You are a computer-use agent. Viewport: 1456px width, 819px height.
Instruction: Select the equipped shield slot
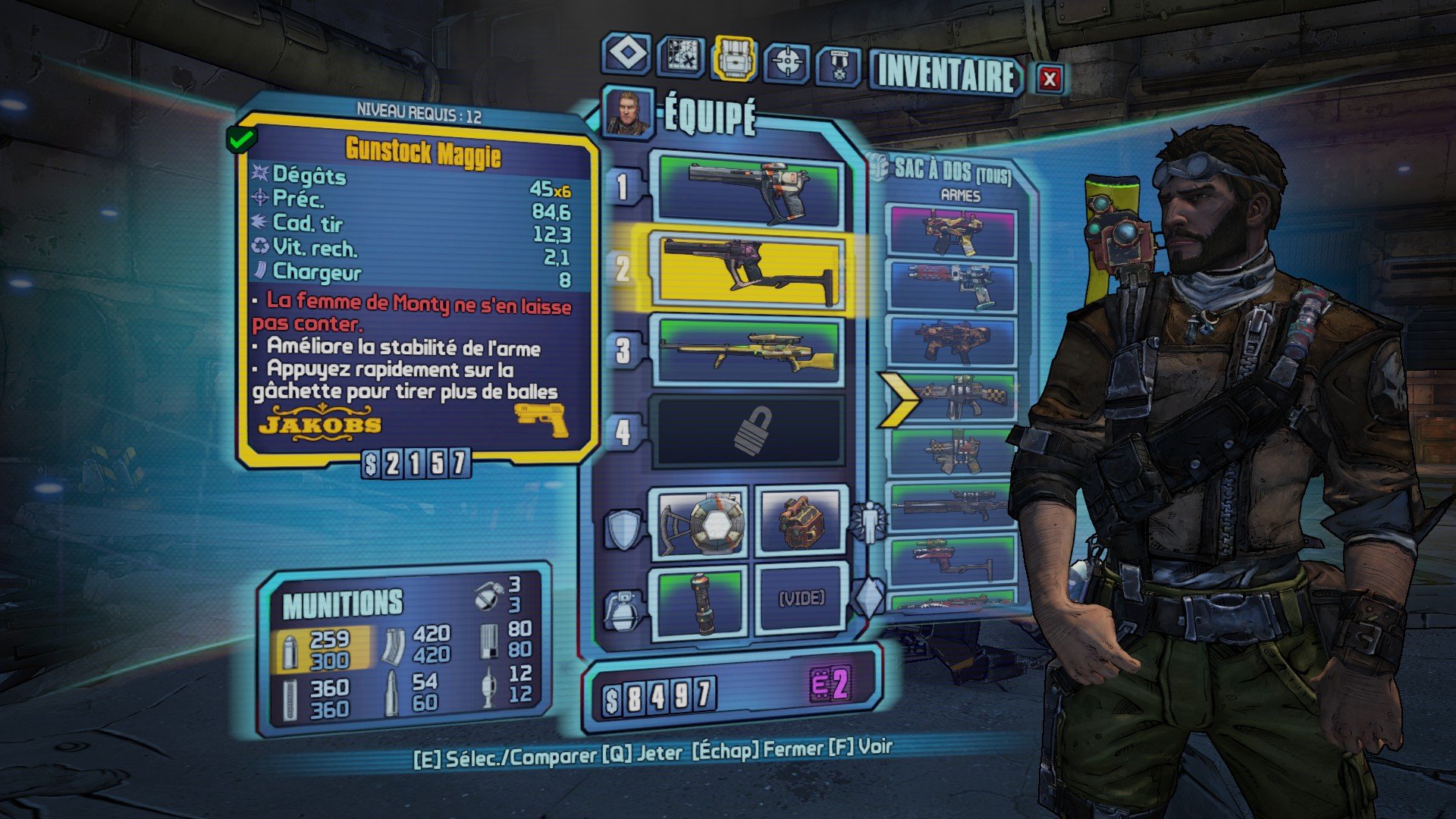pyautogui.click(x=700, y=524)
